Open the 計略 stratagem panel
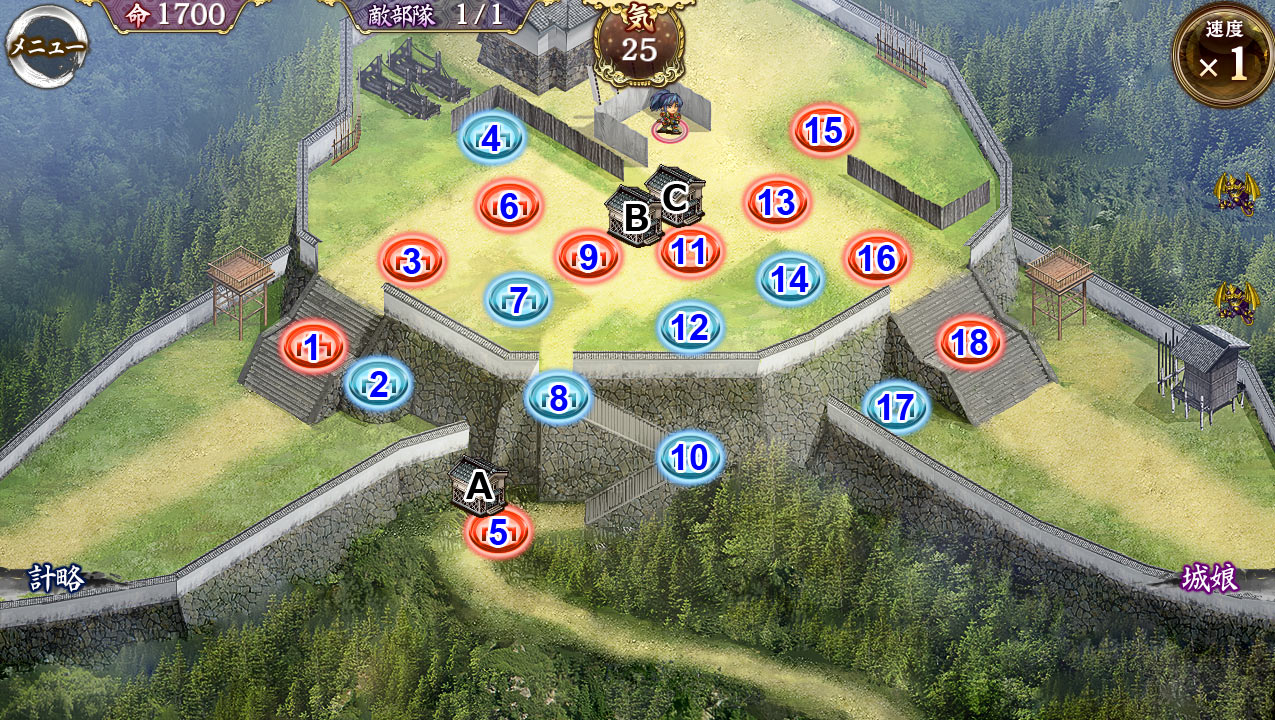The image size is (1275, 720). click(x=56, y=578)
